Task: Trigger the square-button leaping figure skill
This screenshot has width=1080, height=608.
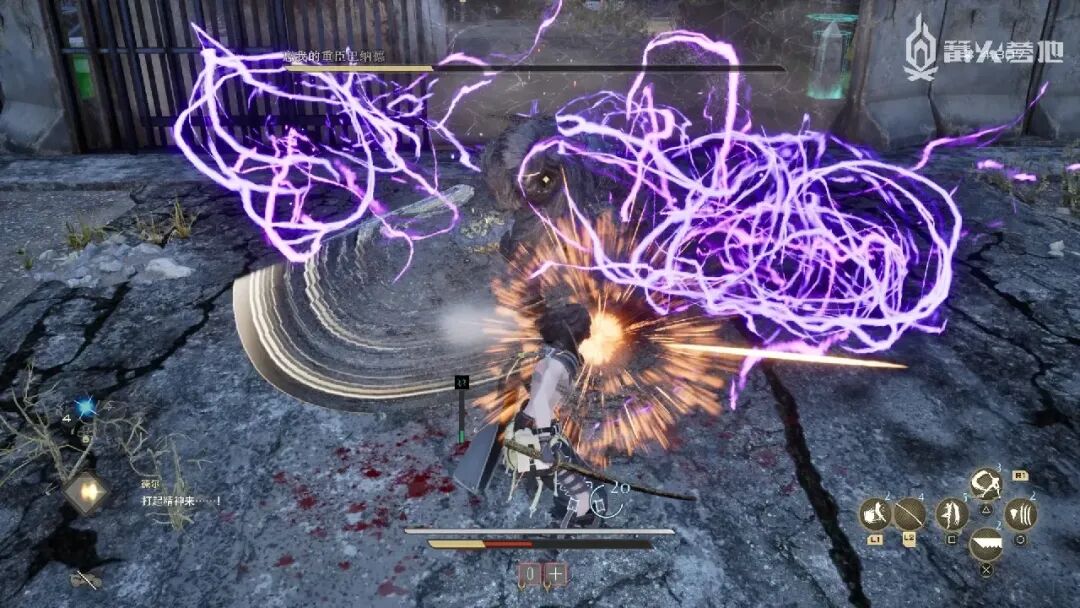Action: pyautogui.click(x=951, y=515)
